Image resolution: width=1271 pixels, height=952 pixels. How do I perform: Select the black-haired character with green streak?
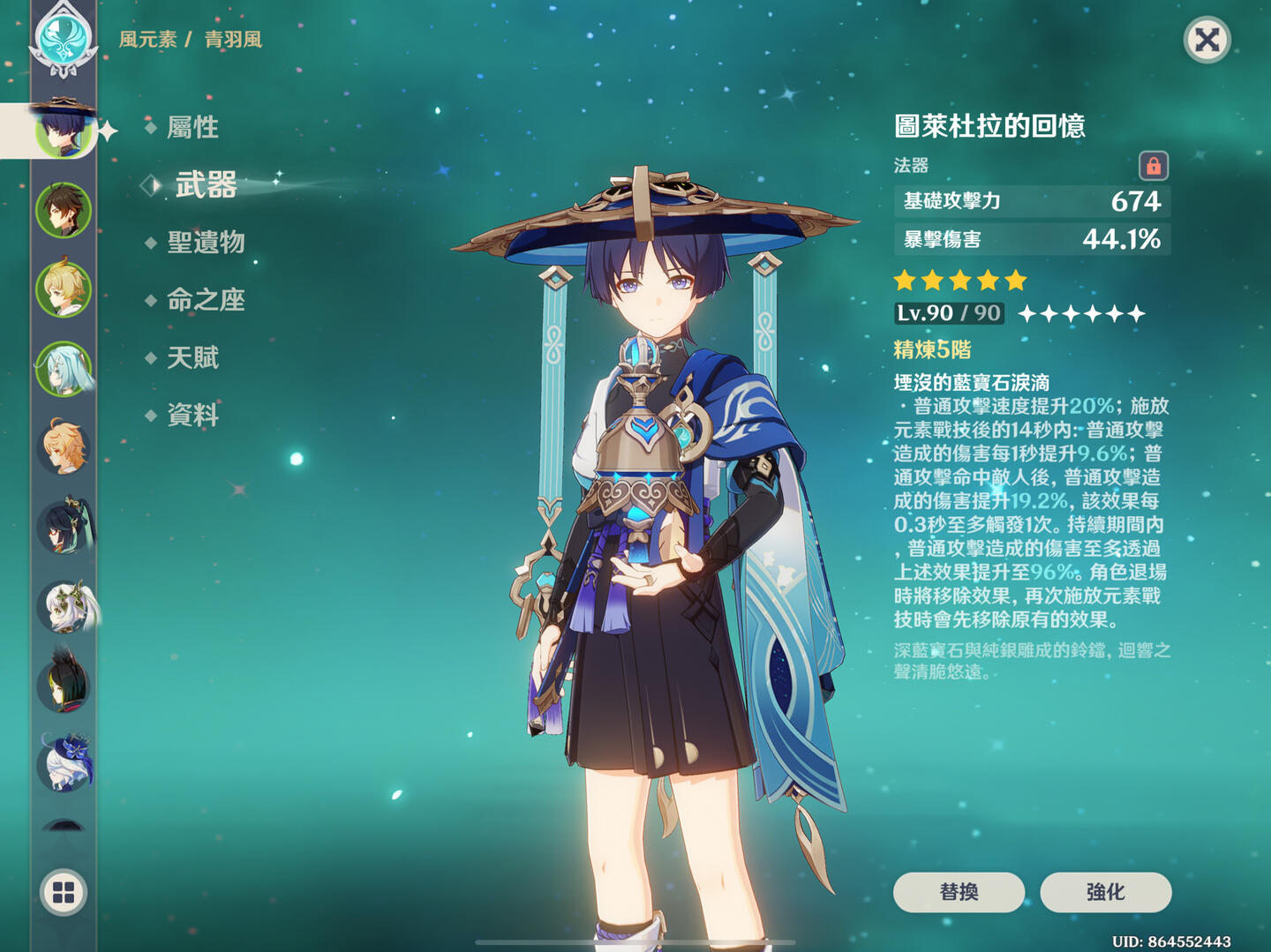[x=64, y=685]
